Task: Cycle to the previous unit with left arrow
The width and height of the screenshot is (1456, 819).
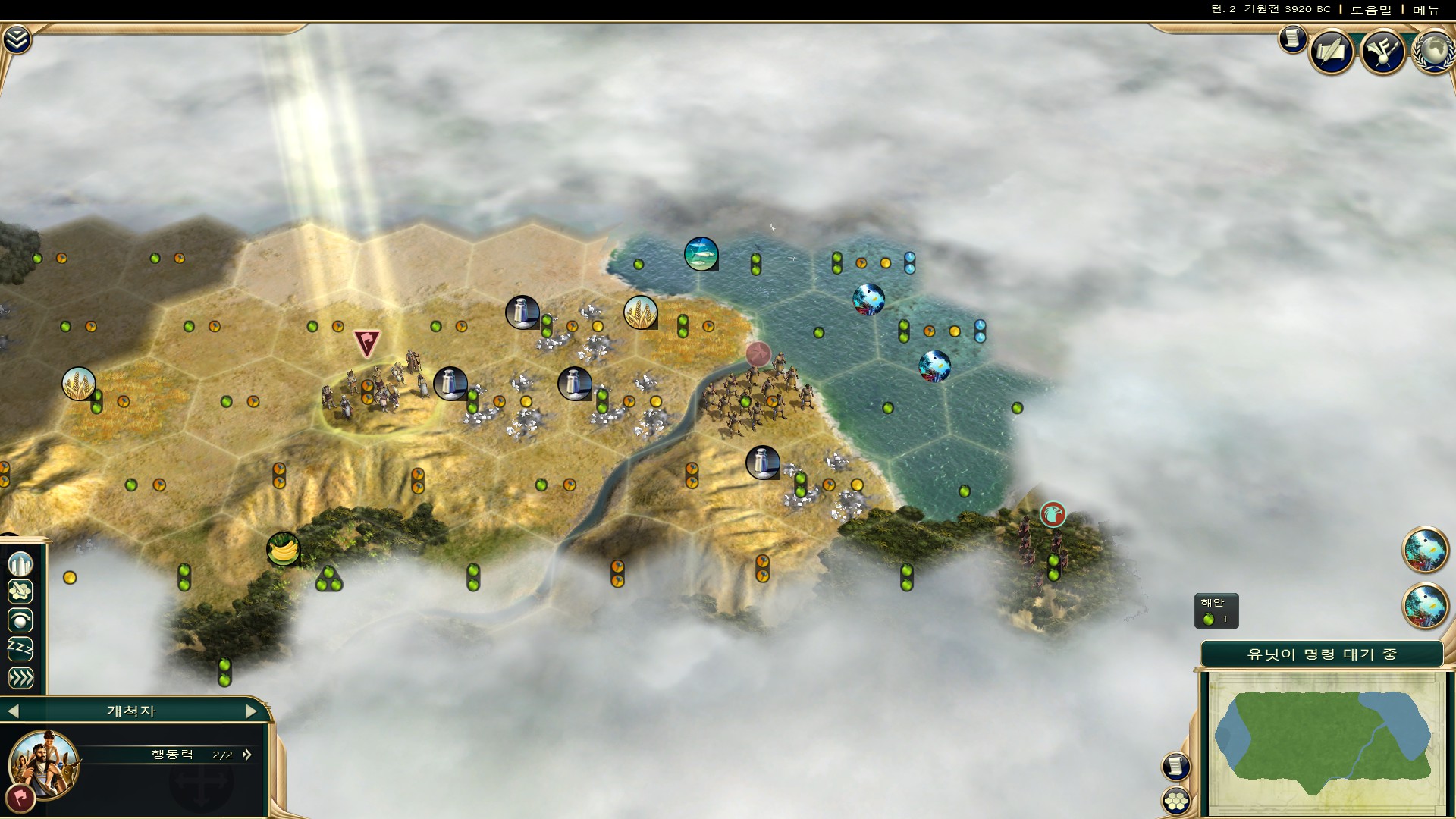Action: coord(13,711)
